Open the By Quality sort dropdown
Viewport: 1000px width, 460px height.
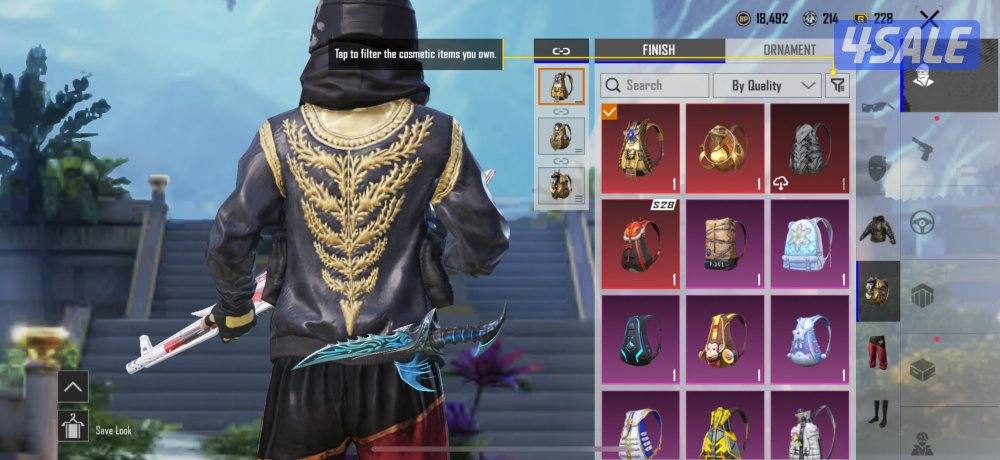tap(767, 86)
